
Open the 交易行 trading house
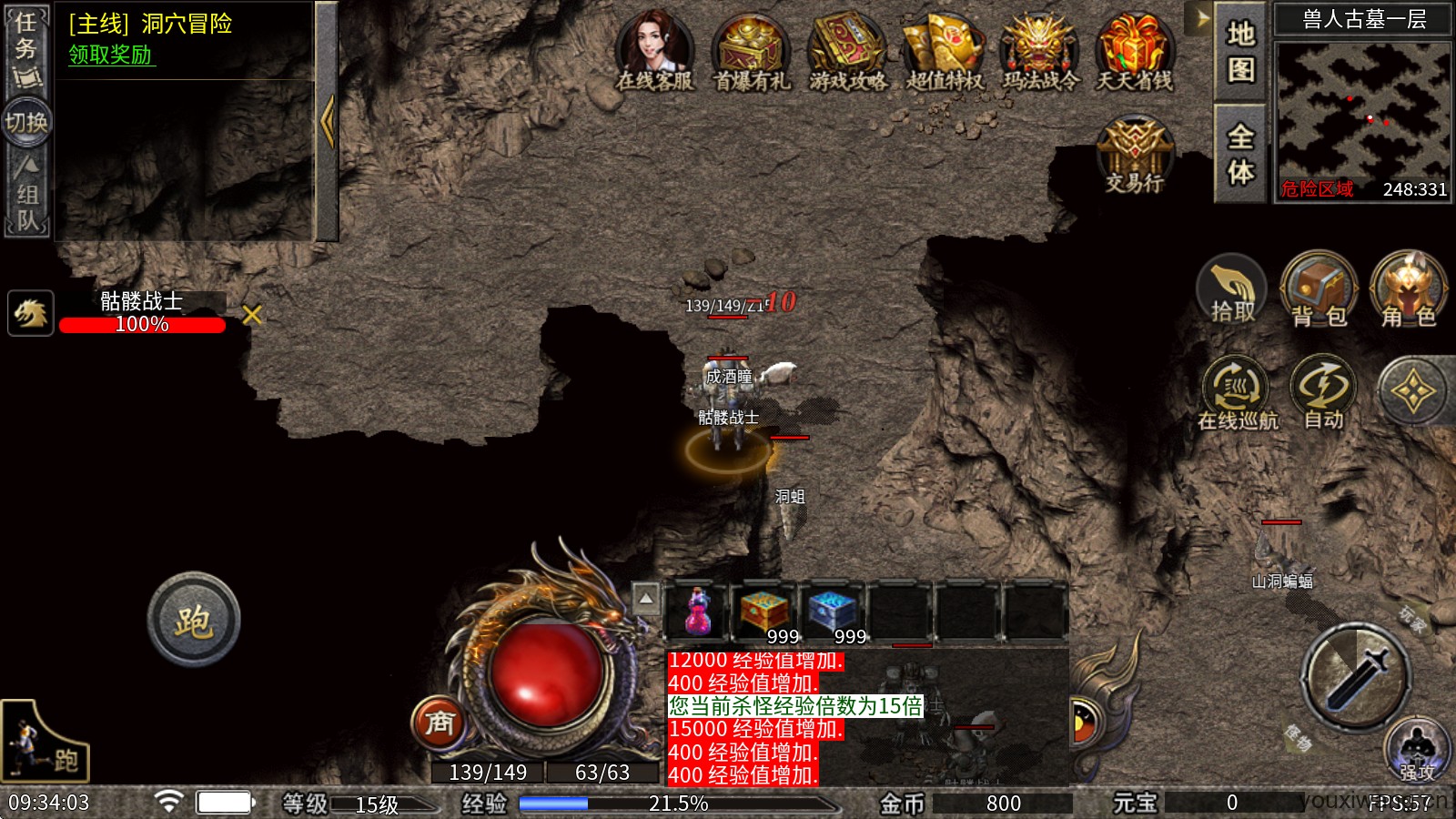1135,155
